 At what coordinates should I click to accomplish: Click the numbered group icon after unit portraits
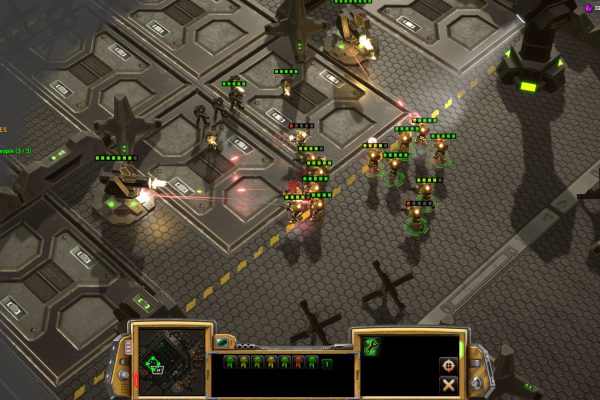[325, 362]
